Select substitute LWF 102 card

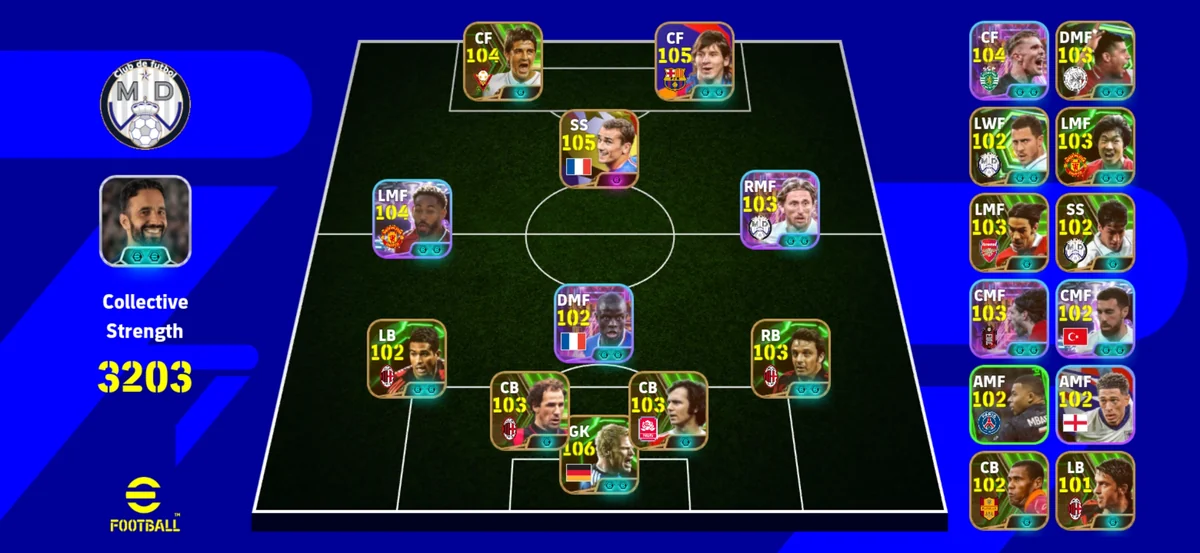click(1009, 146)
